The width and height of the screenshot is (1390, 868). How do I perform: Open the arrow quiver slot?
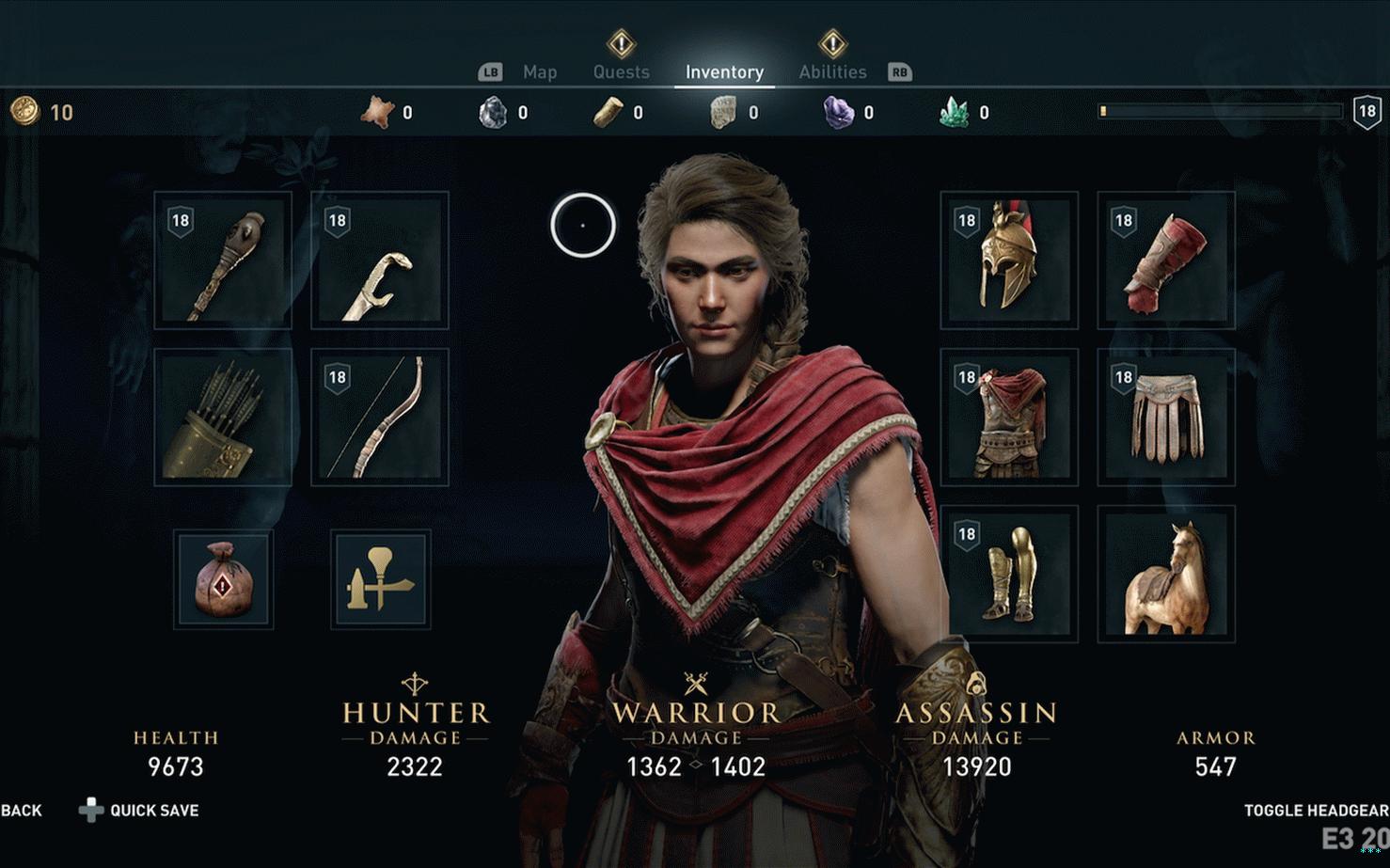[223, 418]
